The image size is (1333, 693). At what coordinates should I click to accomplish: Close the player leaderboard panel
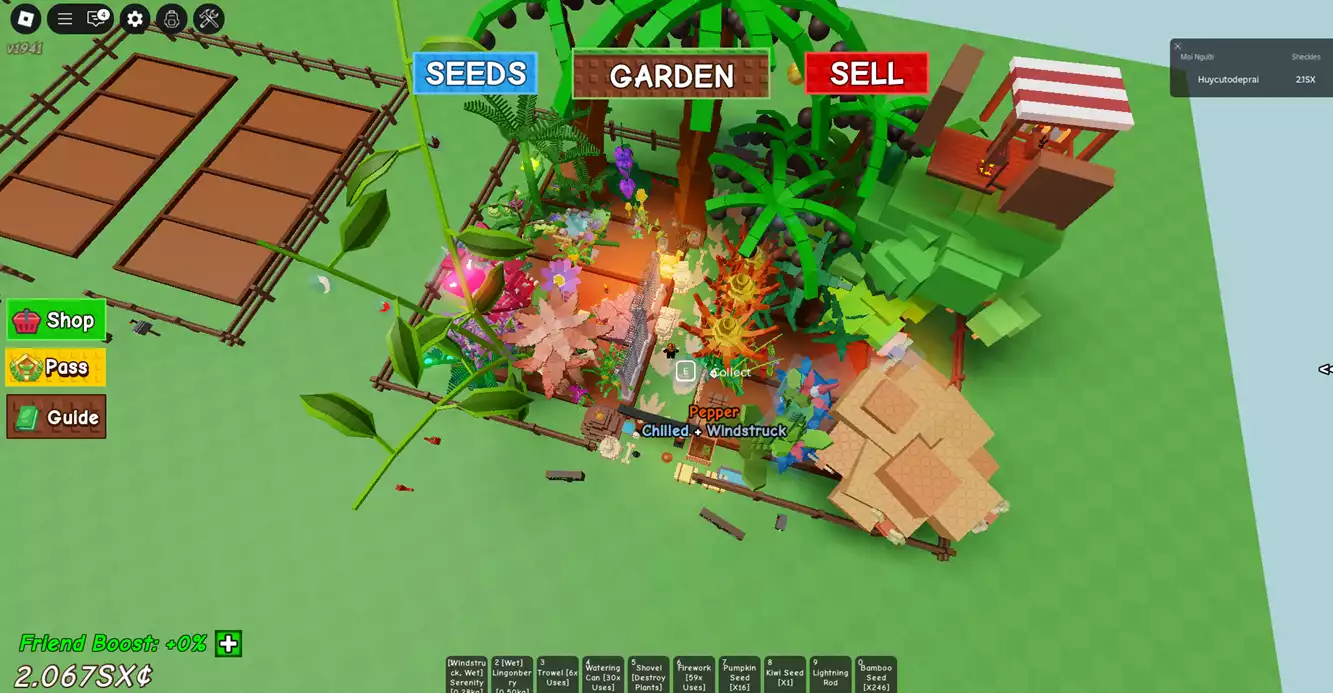1178,46
